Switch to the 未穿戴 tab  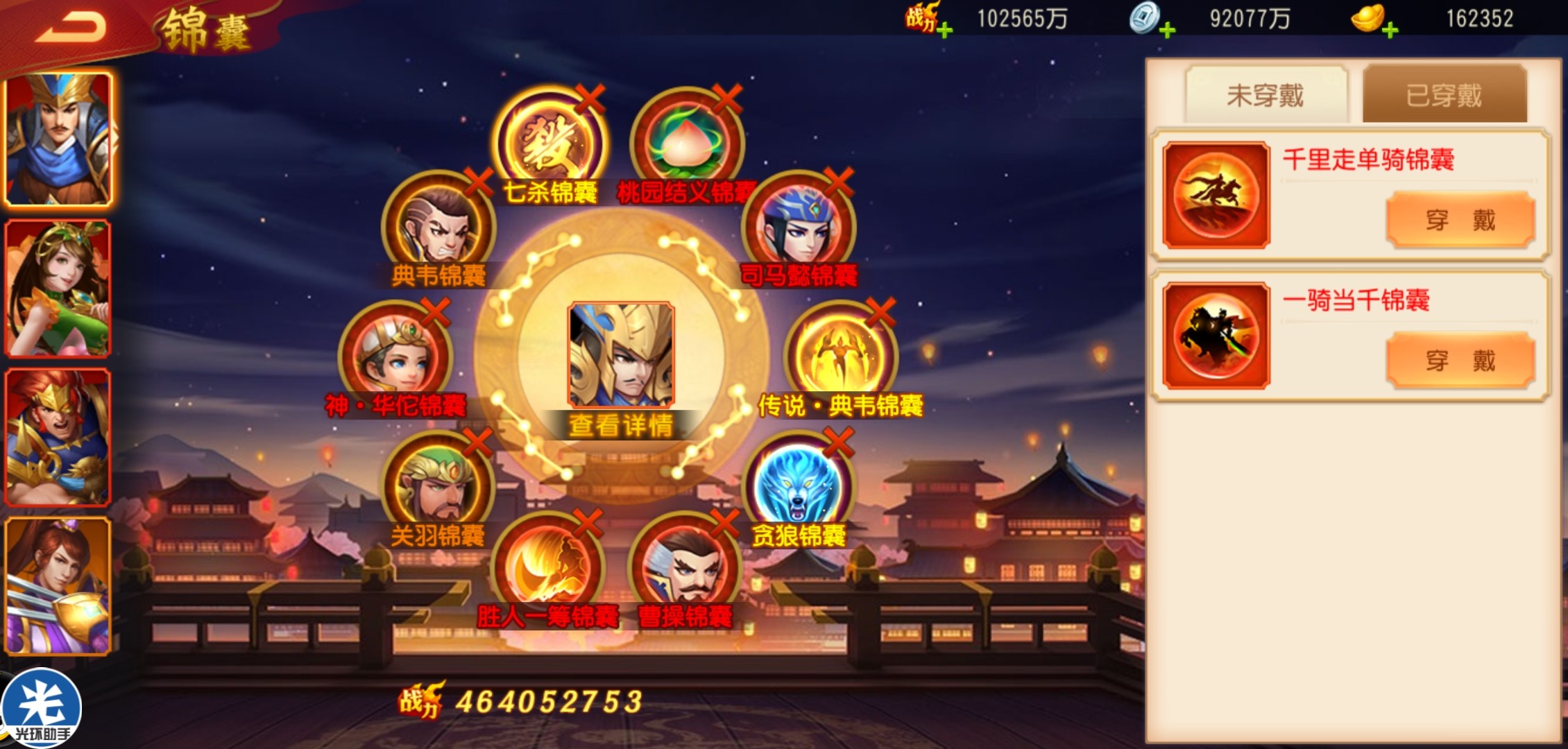pyautogui.click(x=1266, y=95)
